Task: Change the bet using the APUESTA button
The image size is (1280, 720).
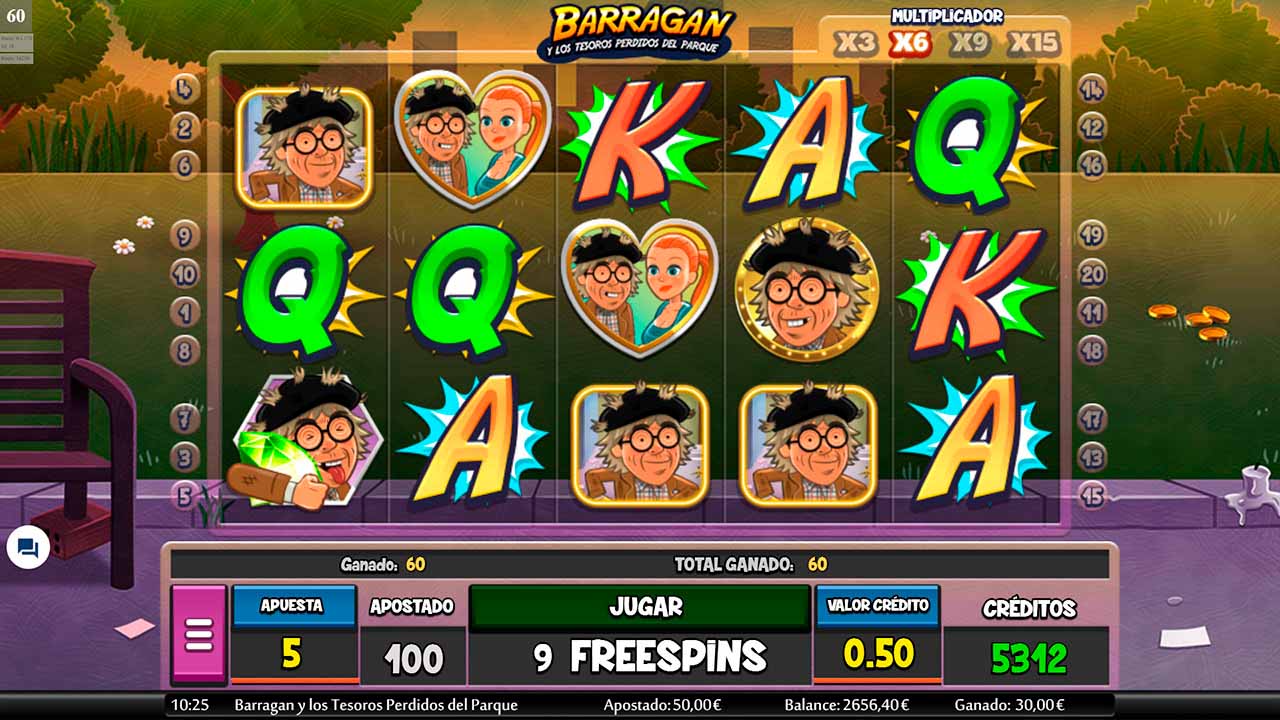Action: pyautogui.click(x=293, y=605)
